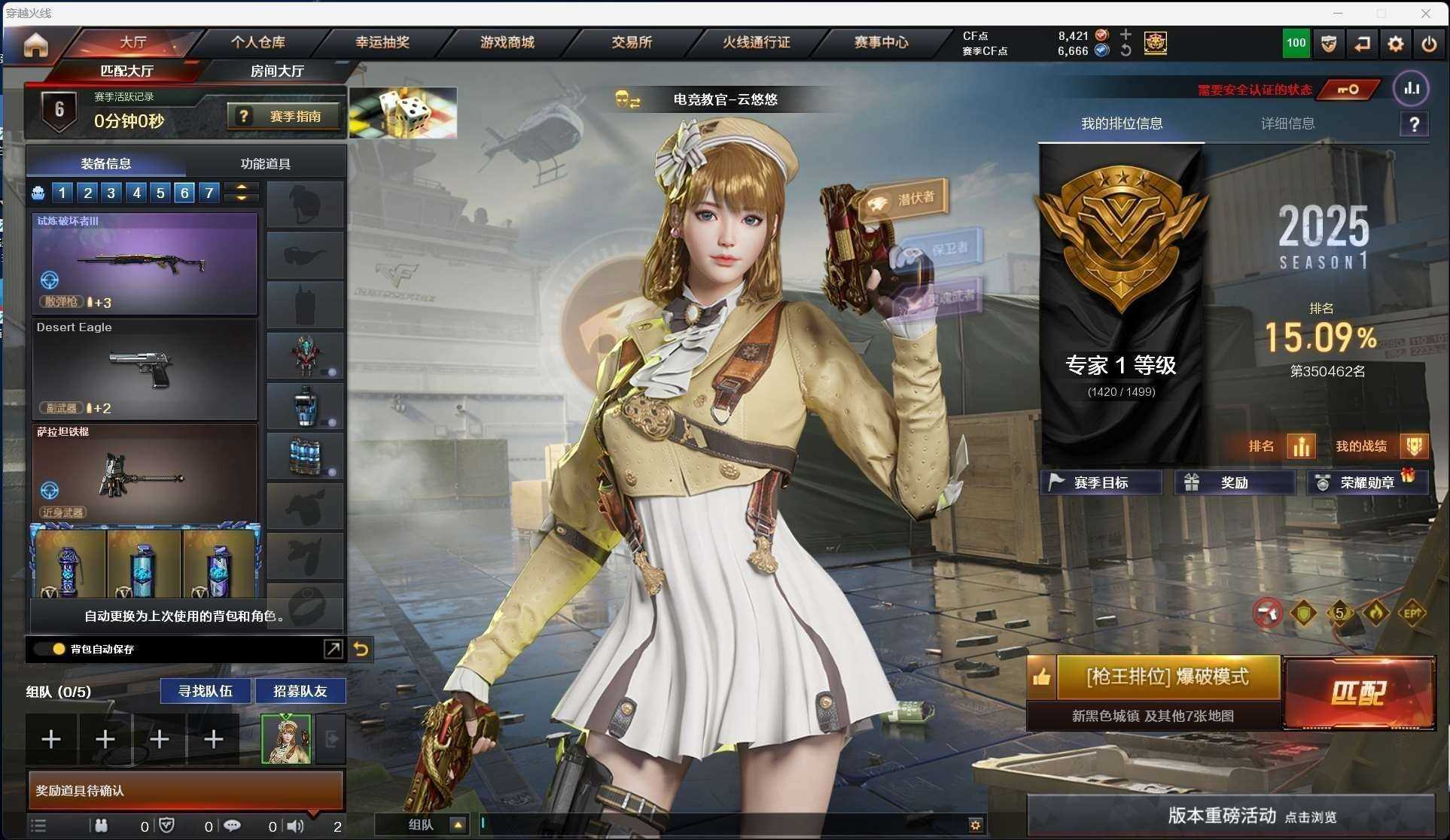Open the 赛季目标 season goals
The height and width of the screenshot is (840, 1450).
(x=1101, y=482)
